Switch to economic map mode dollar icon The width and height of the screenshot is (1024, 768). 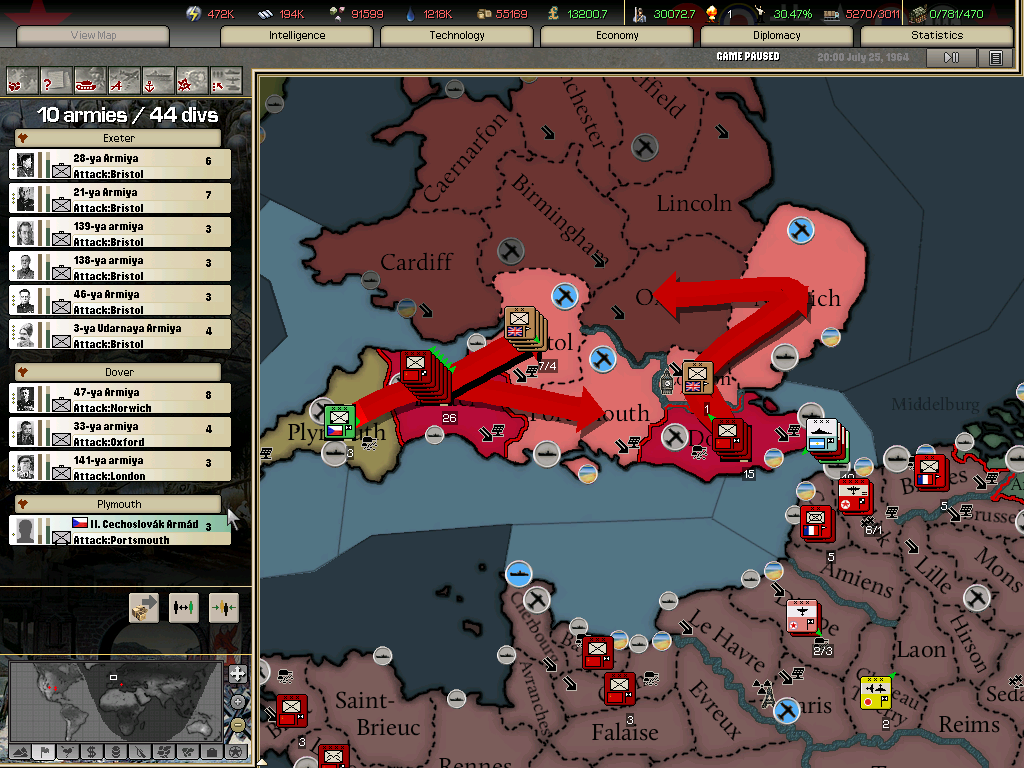pos(91,751)
